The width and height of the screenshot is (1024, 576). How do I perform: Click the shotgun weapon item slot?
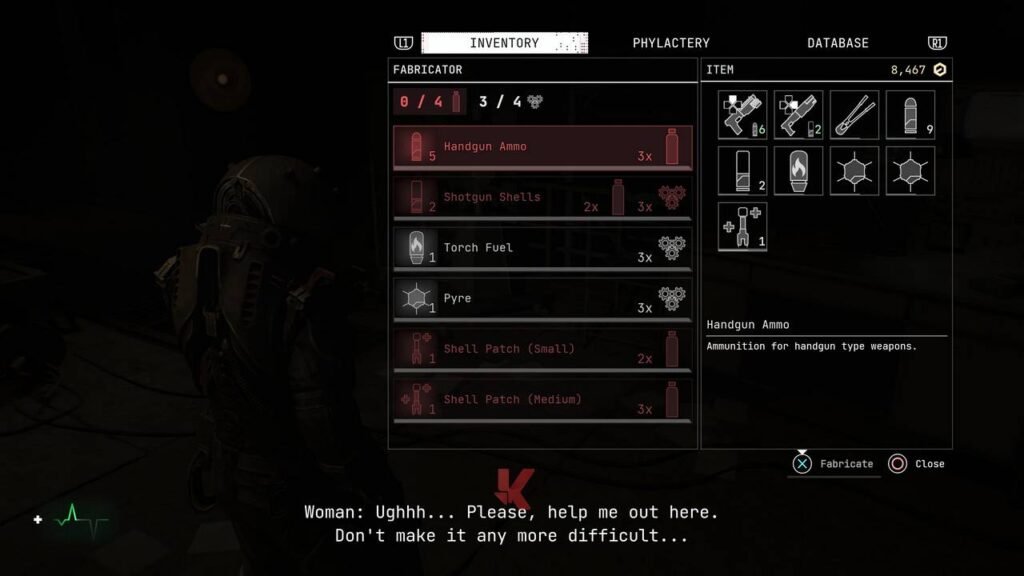(798, 115)
